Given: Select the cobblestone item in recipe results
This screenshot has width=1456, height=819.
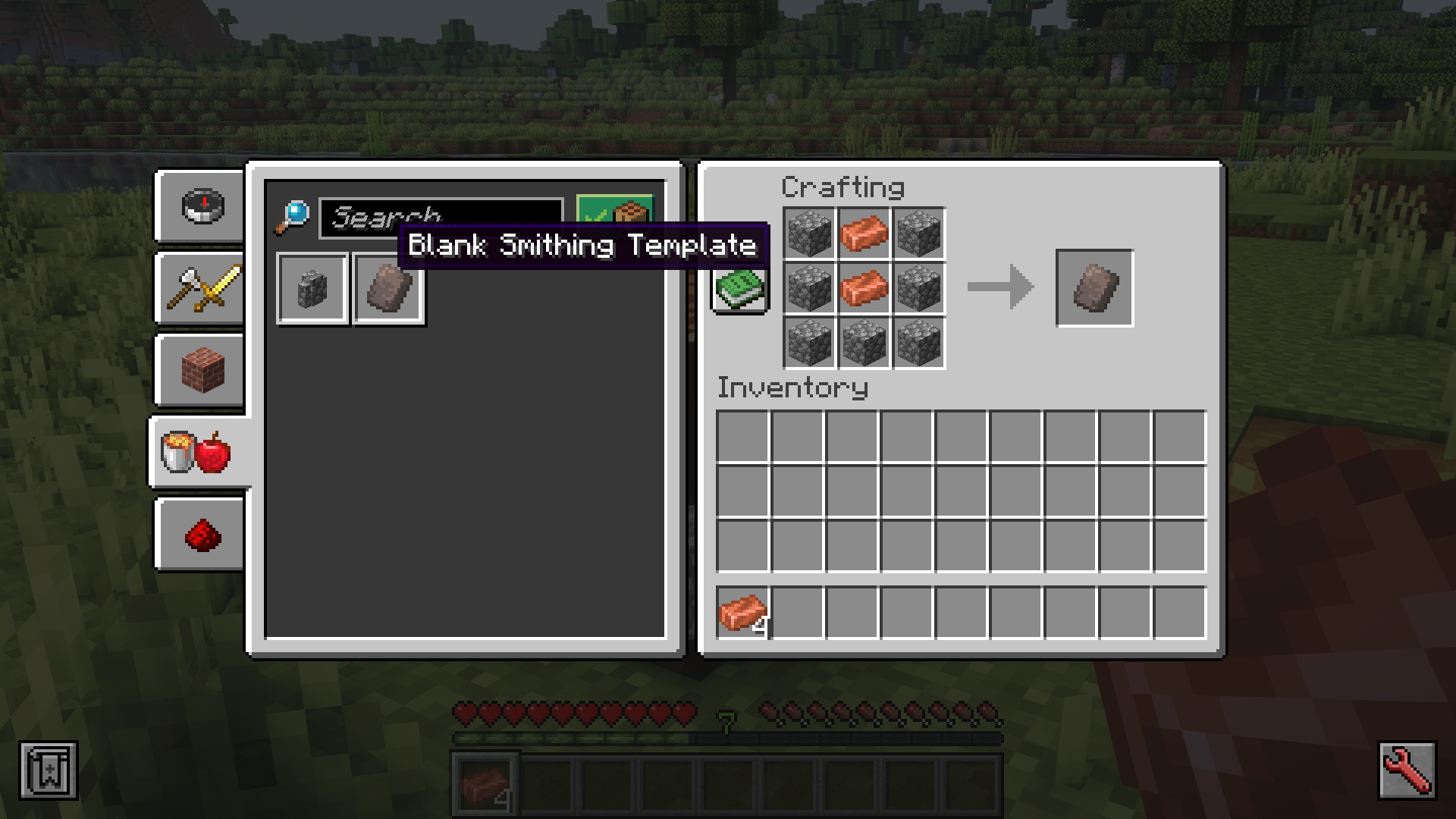Looking at the screenshot, I should tap(312, 288).
